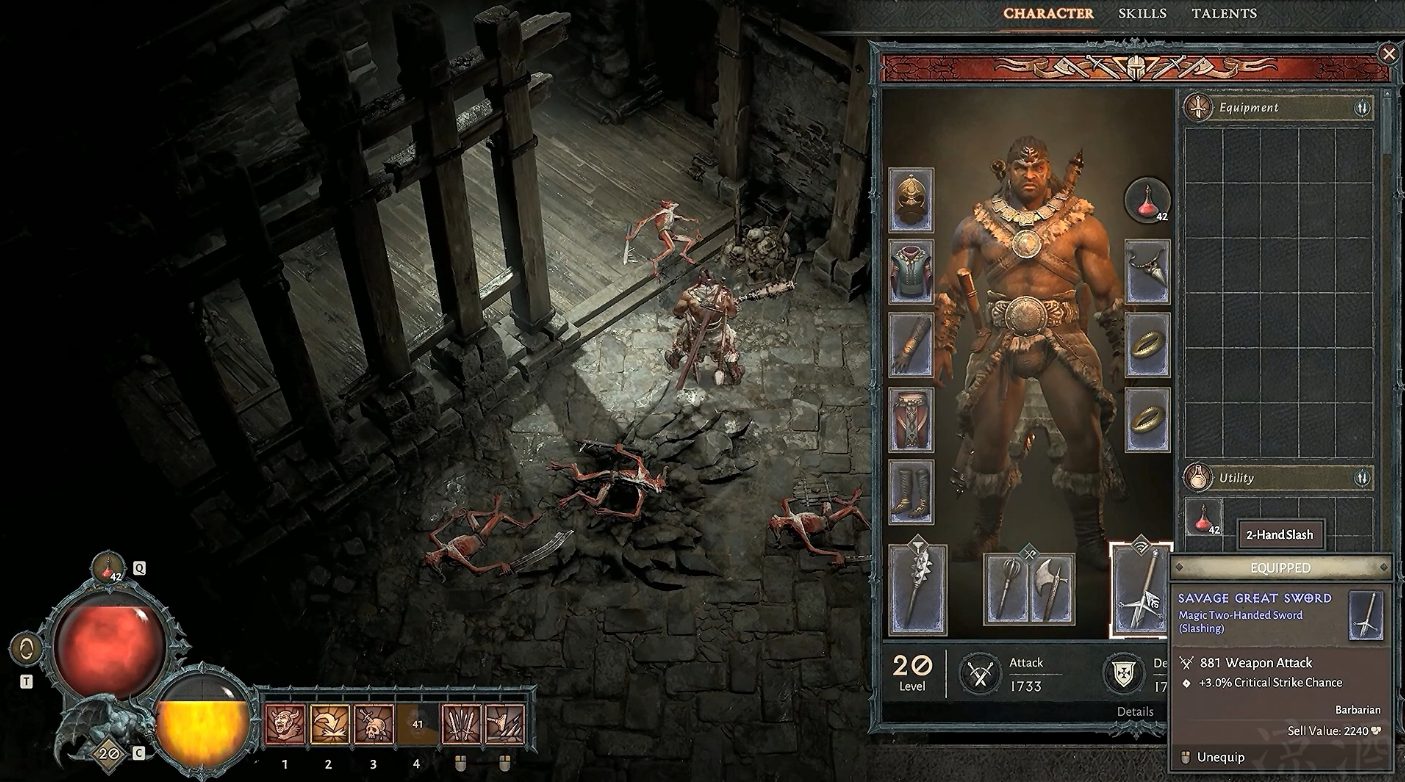Image resolution: width=1405 pixels, height=782 pixels.
Task: Choose the dual-wield mace and axe slot
Action: click(1028, 587)
